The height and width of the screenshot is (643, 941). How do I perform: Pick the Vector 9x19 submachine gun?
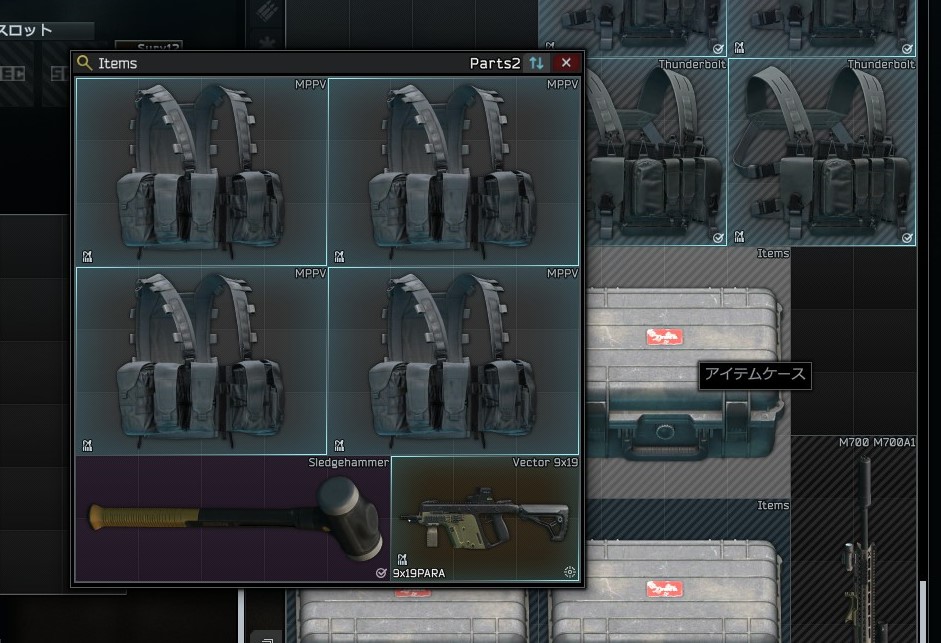[x=485, y=519]
